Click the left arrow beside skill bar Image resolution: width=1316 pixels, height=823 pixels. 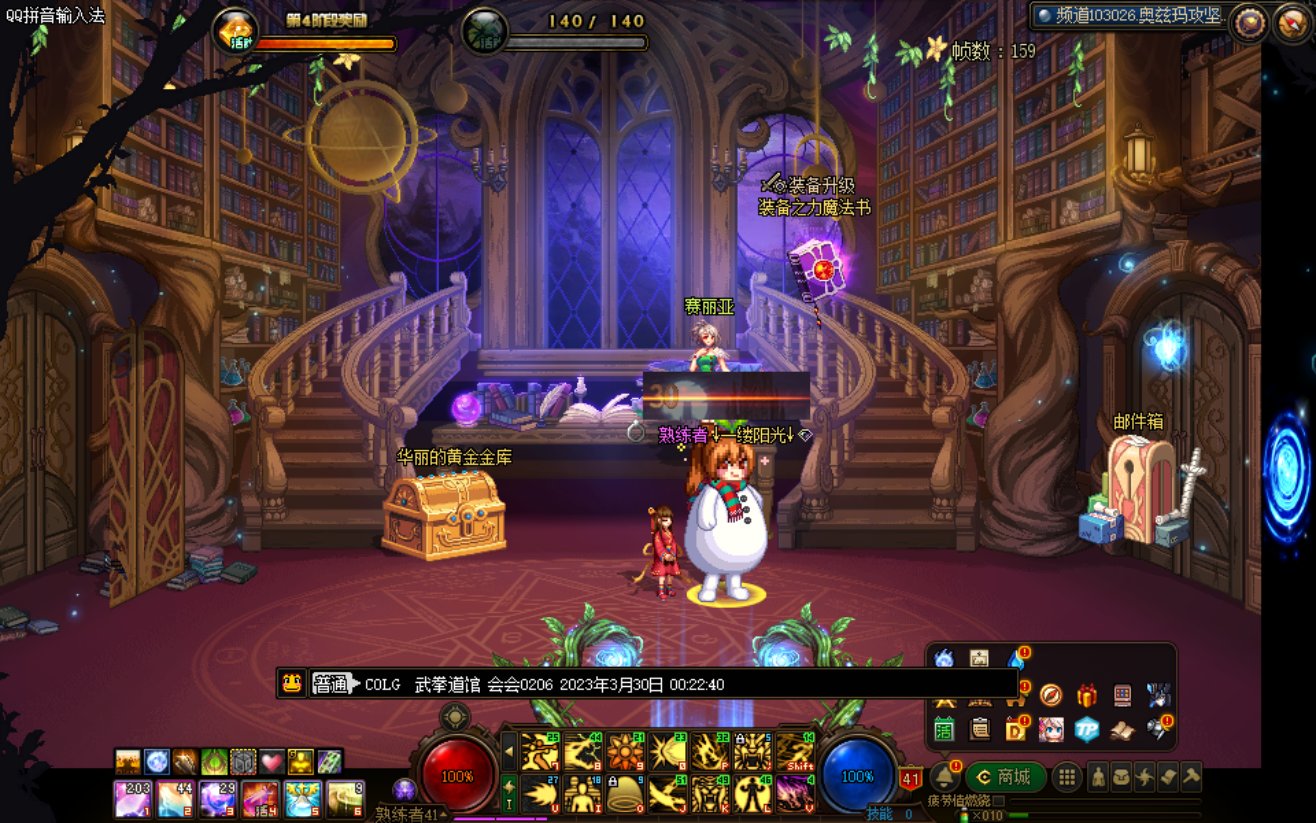pyautogui.click(x=509, y=752)
